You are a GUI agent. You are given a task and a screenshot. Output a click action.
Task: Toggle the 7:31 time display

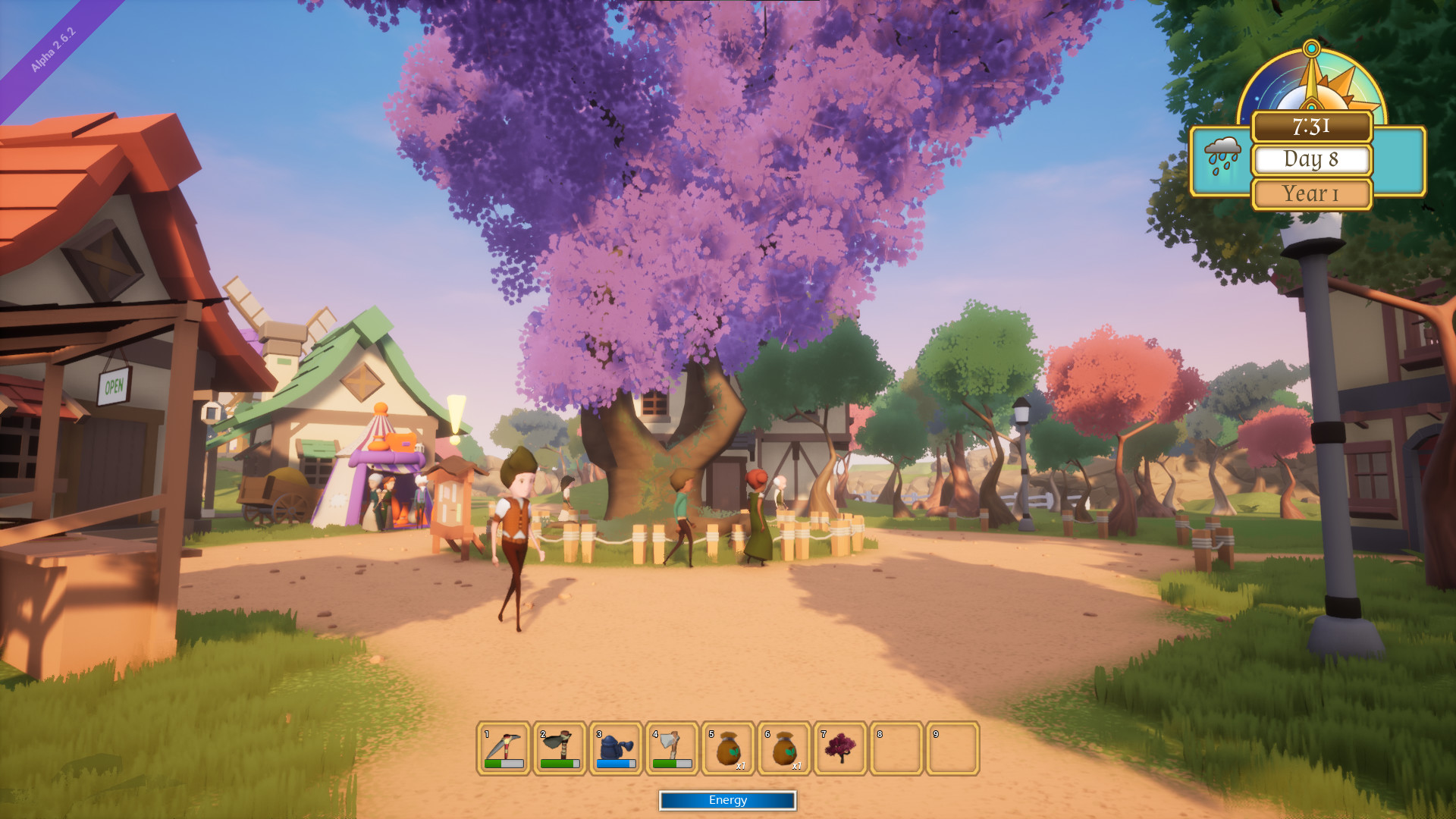coord(1311,127)
